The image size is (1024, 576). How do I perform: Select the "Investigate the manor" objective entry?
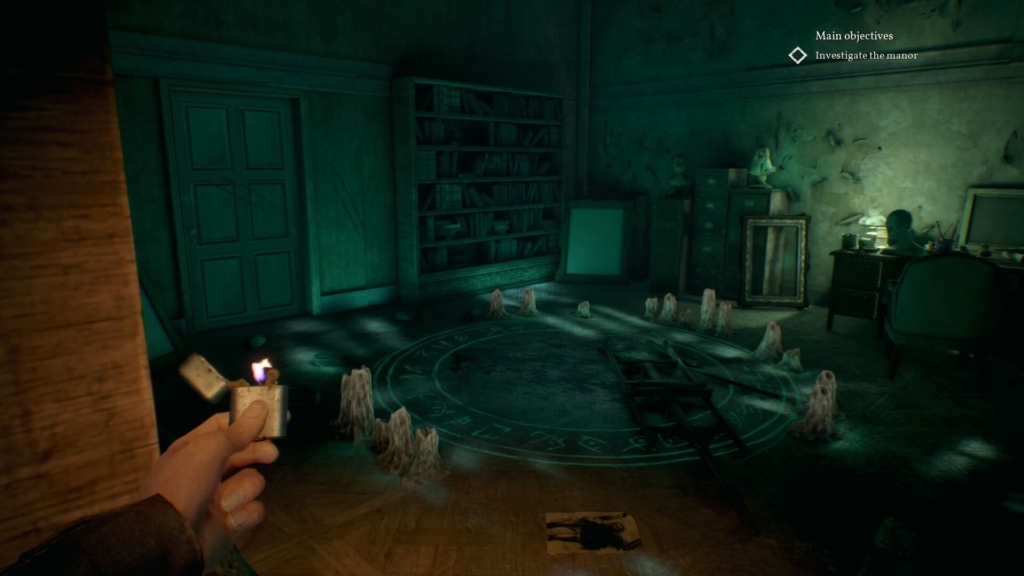(866, 56)
